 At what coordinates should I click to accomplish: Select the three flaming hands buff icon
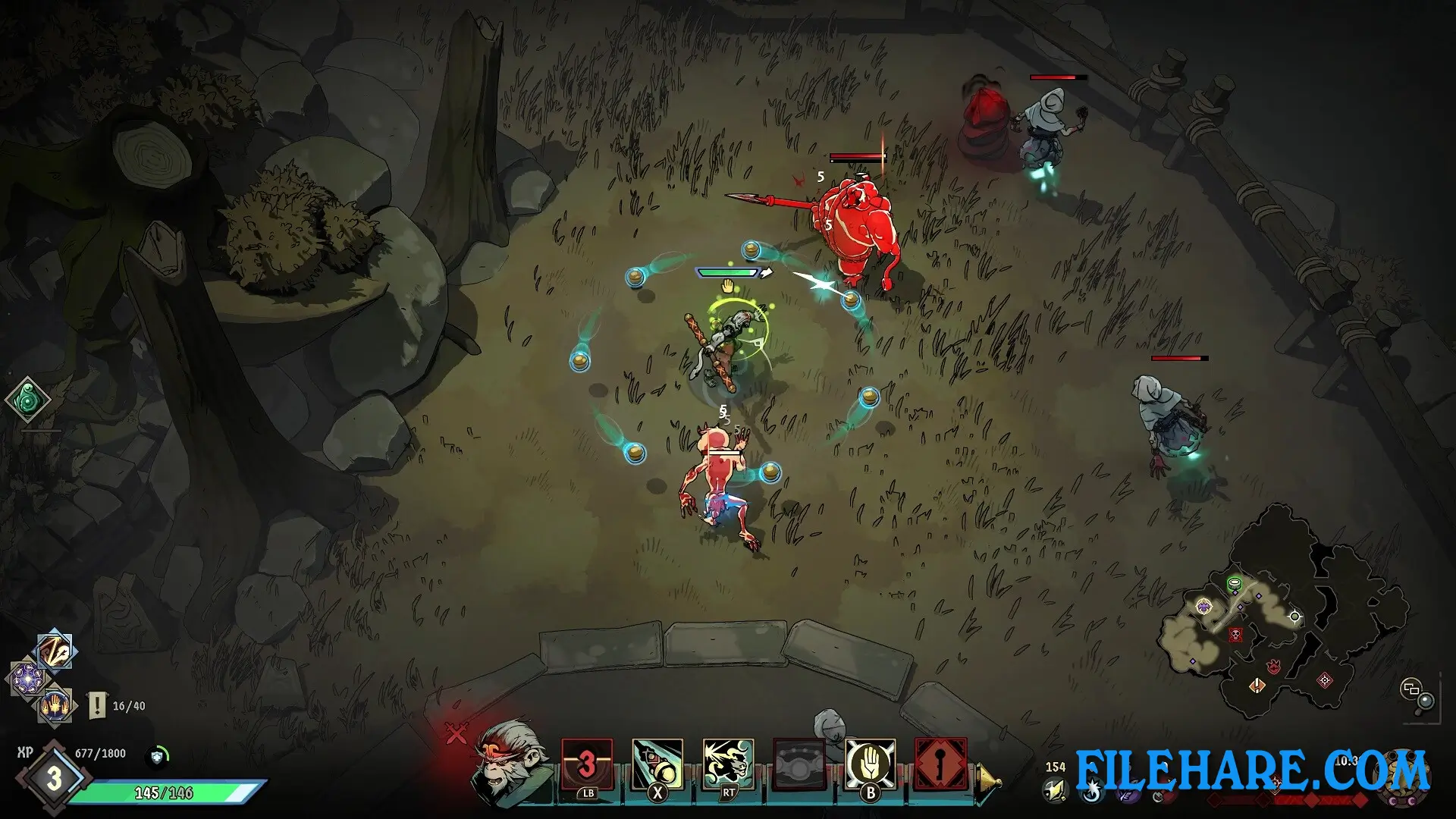[x=55, y=705]
